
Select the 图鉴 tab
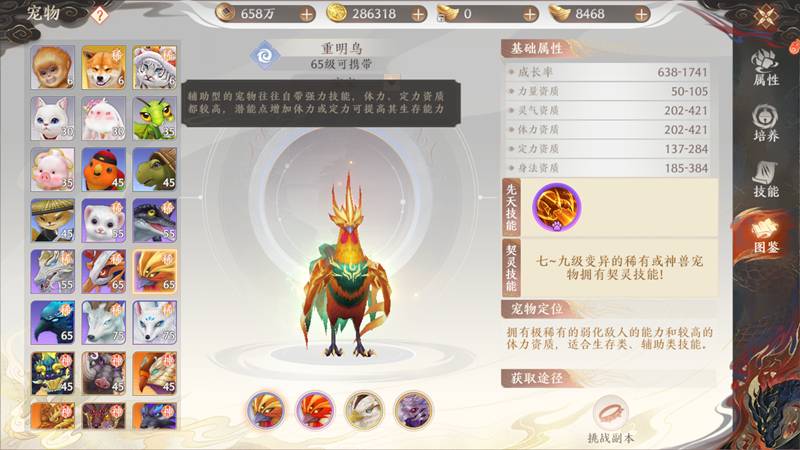click(766, 237)
